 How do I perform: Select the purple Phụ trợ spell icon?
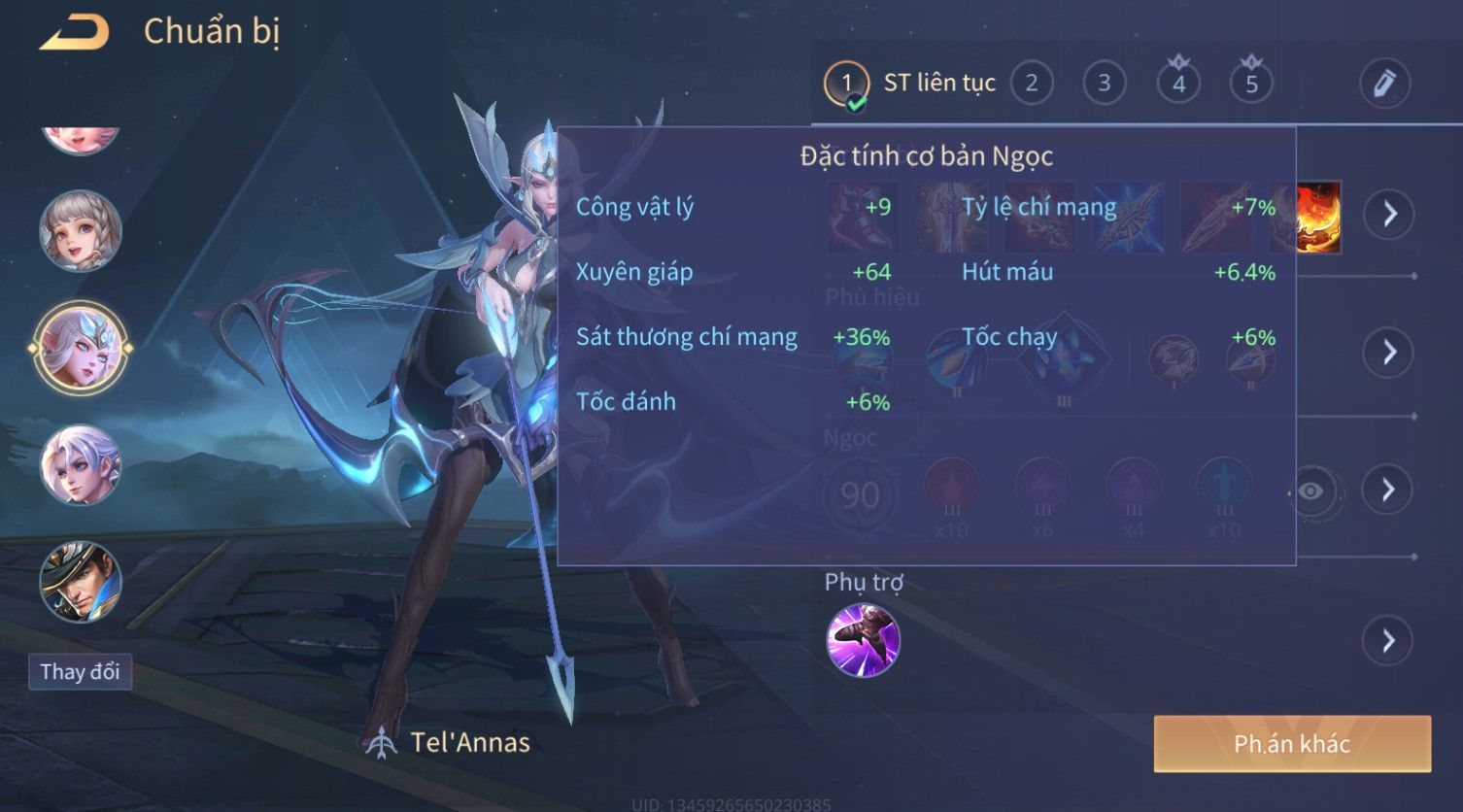863,640
